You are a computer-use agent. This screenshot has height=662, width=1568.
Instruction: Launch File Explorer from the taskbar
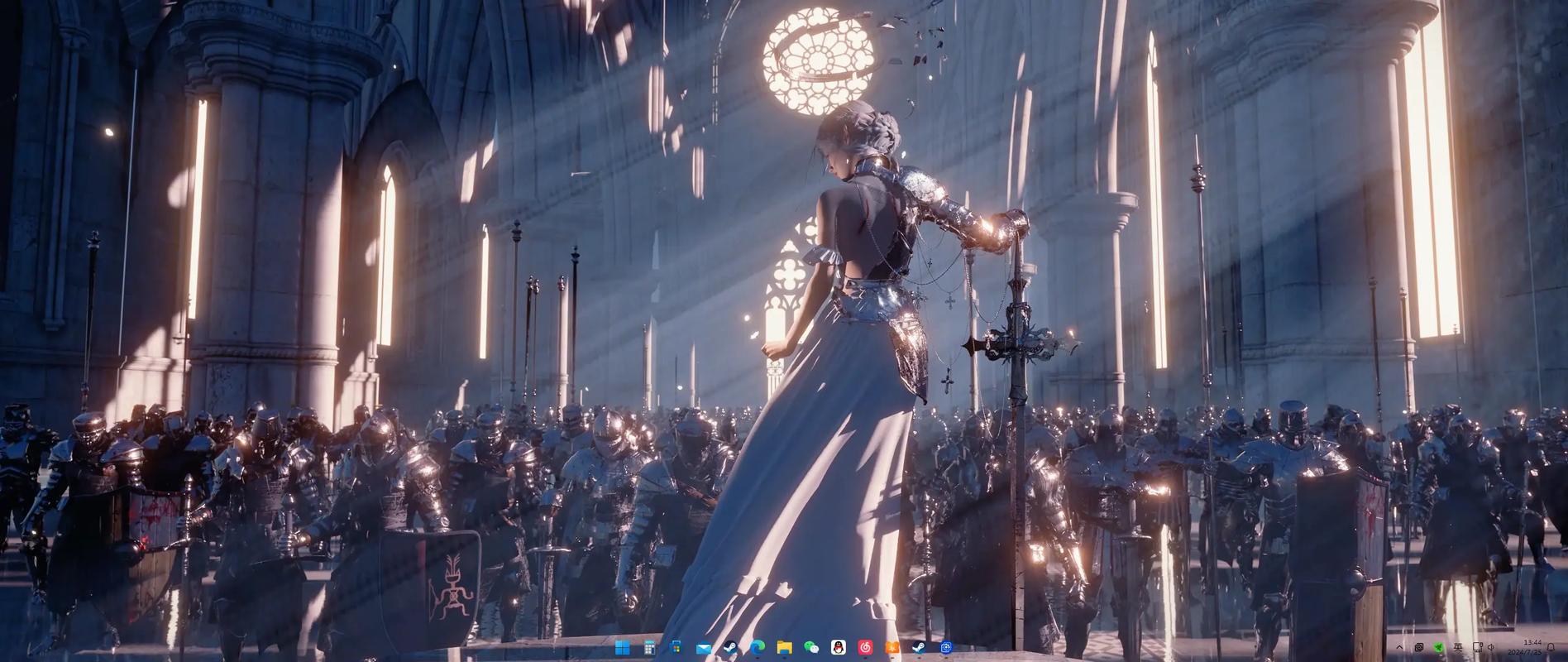(784, 647)
